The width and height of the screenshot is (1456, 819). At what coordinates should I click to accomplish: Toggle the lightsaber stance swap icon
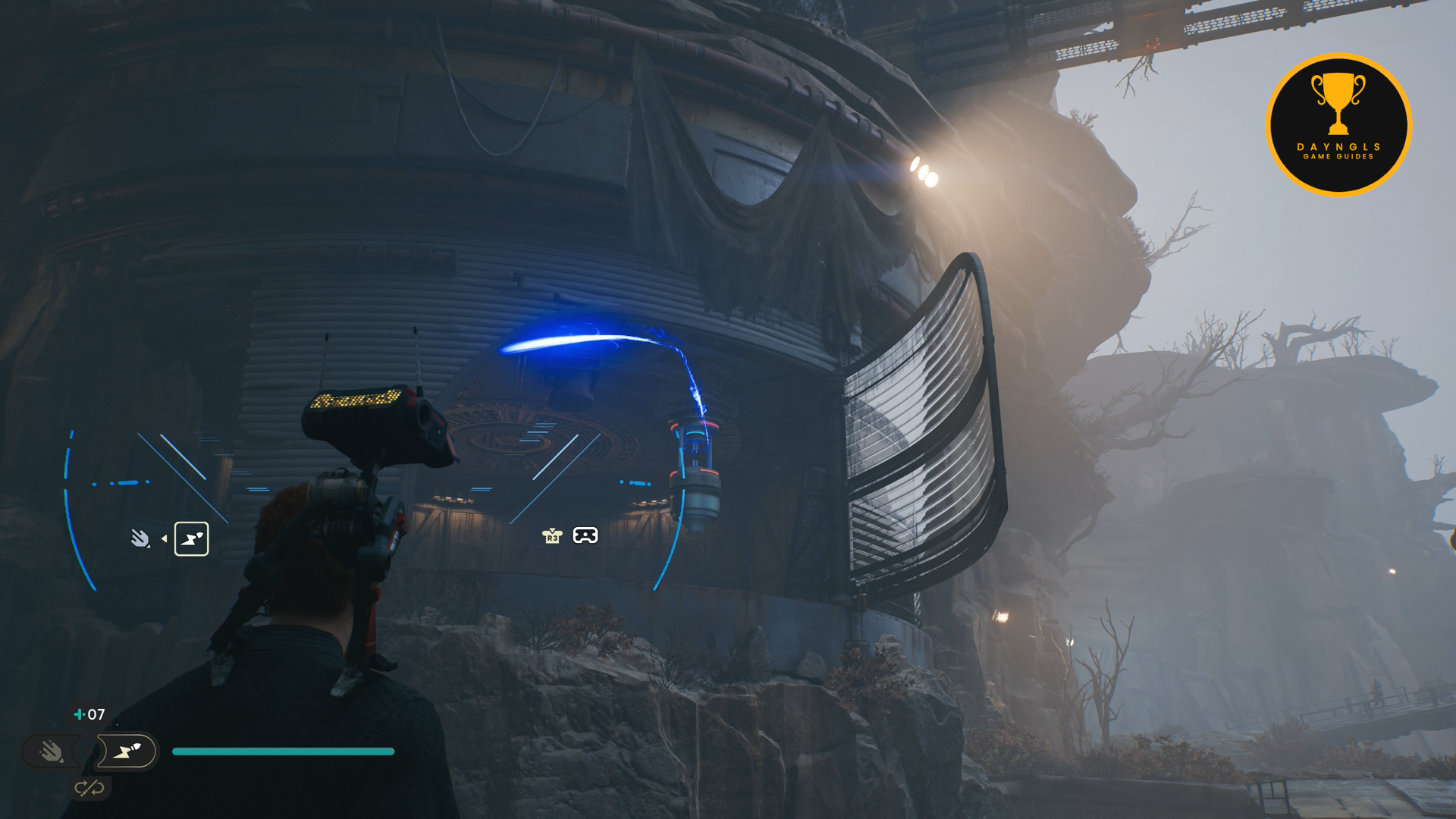[x=89, y=789]
